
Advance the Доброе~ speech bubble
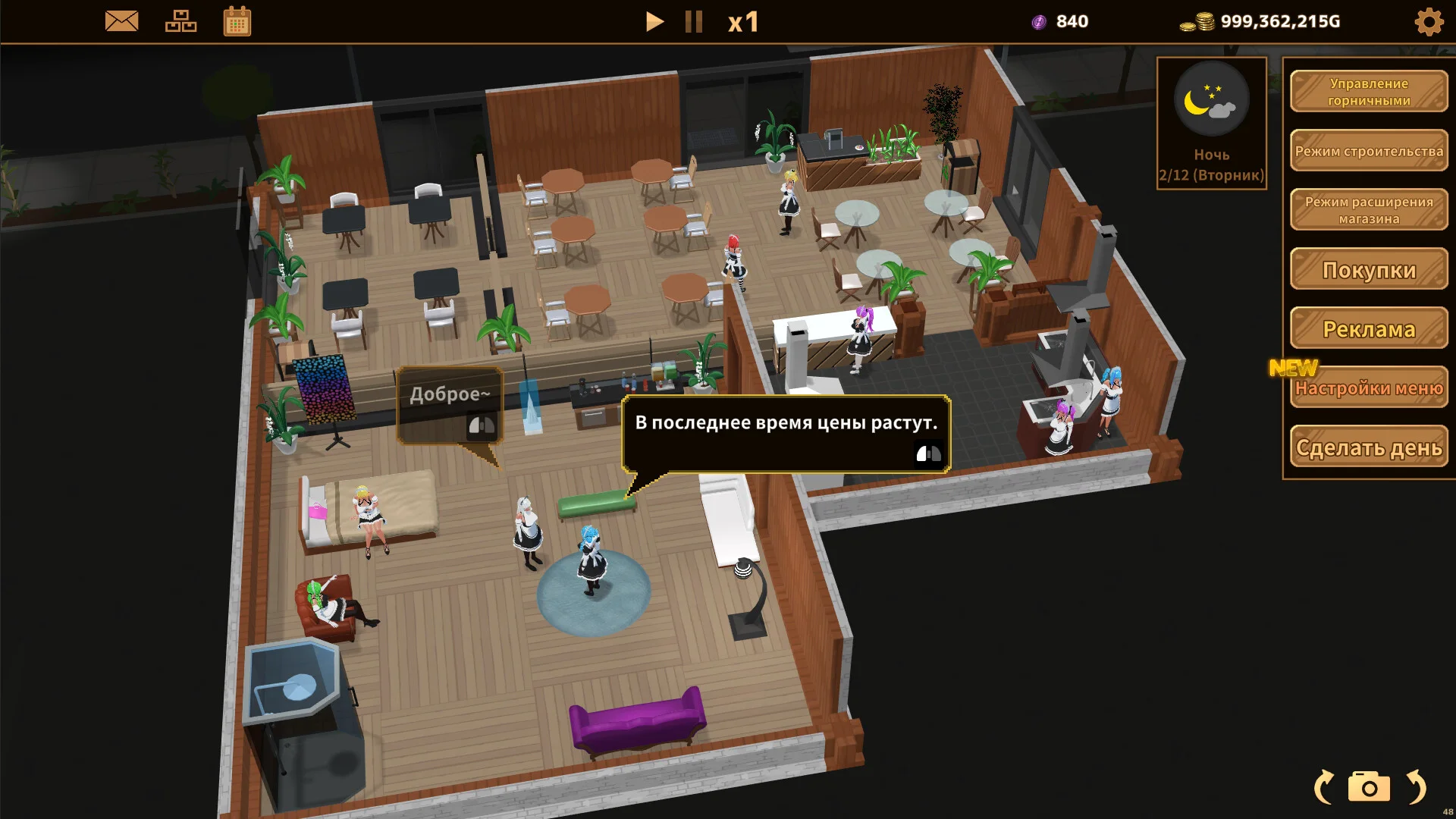[481, 425]
